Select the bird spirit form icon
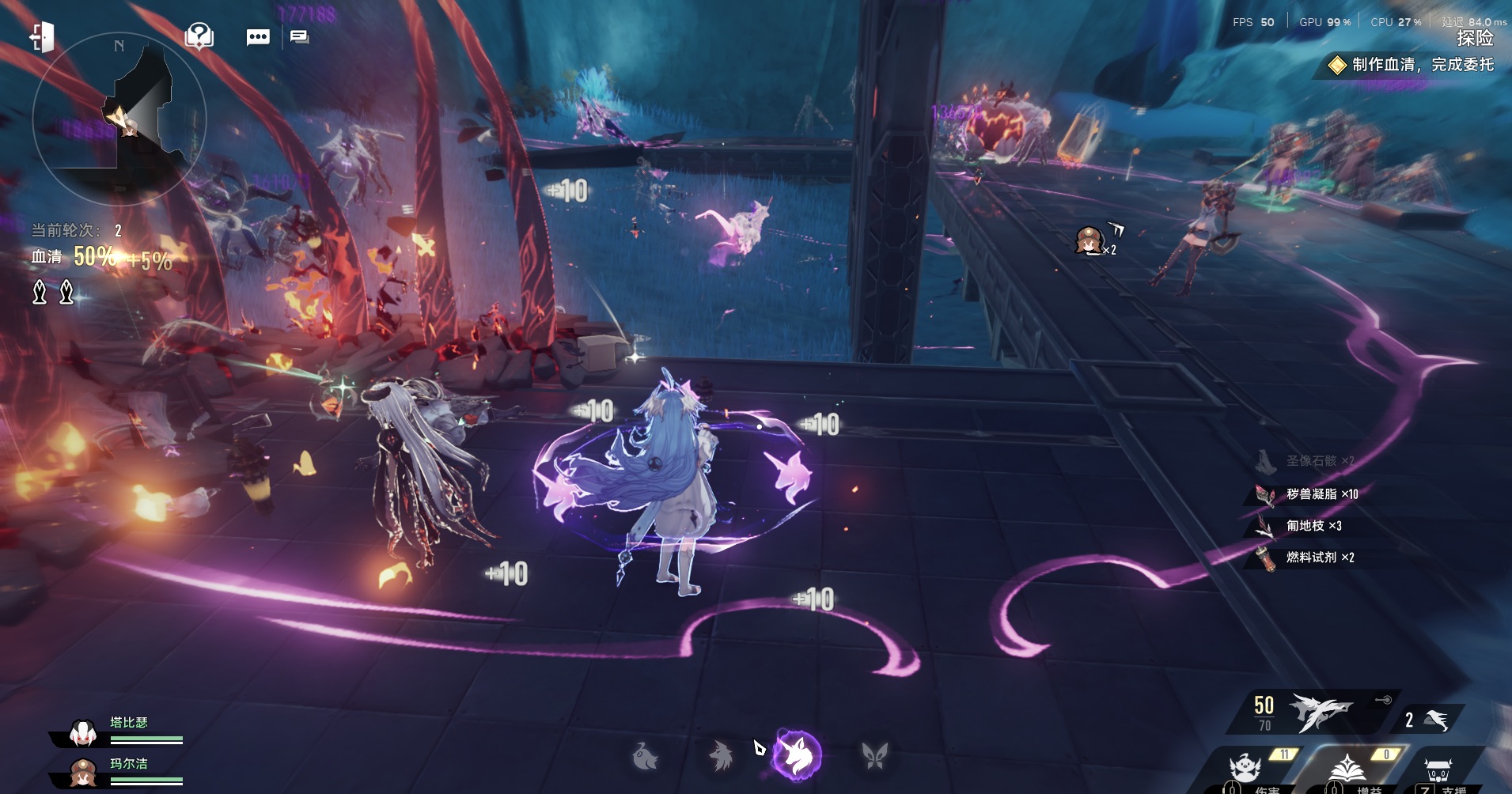1512x794 pixels. tap(646, 756)
